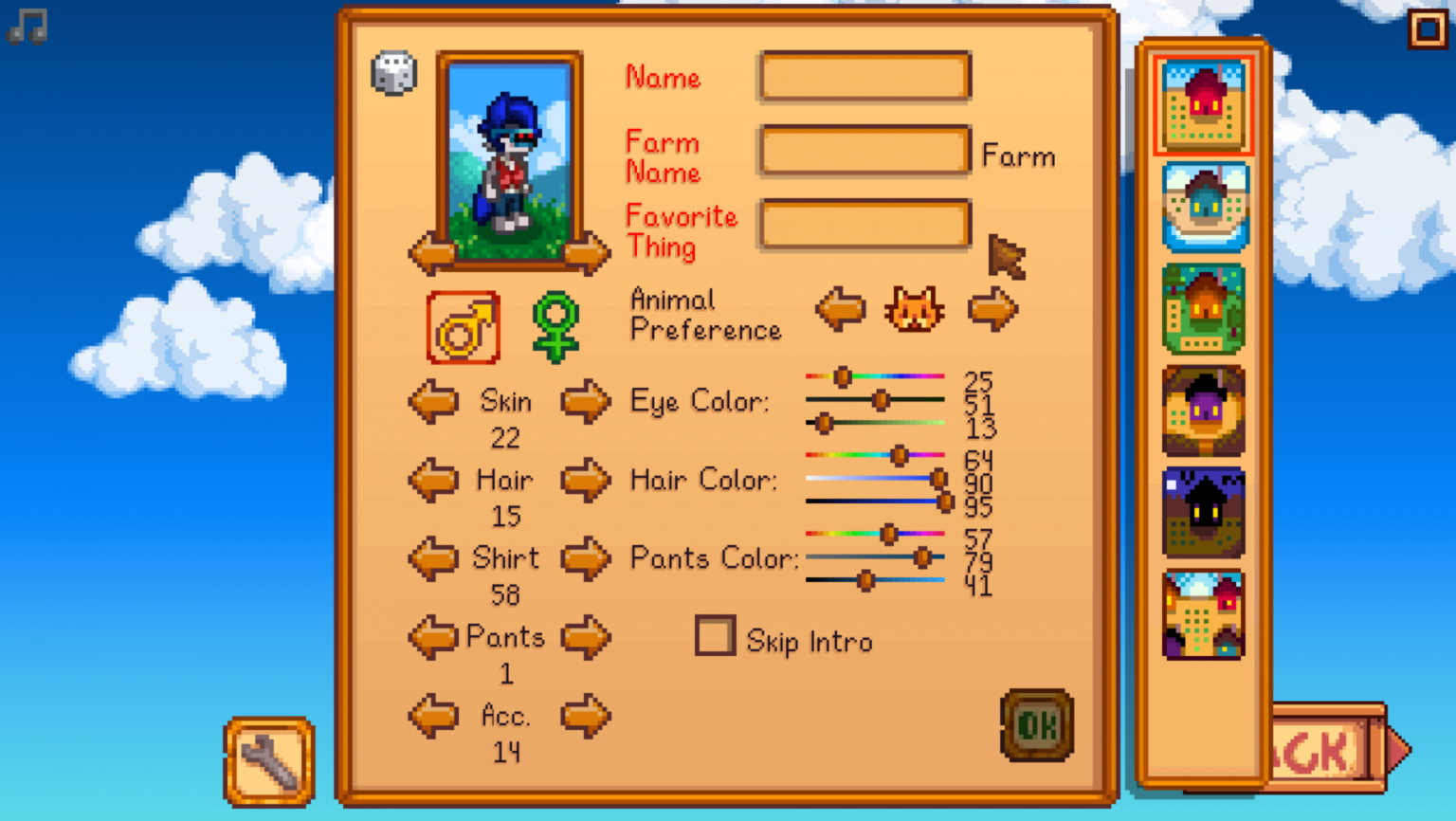Click the dice to randomize character
This screenshot has width=1456, height=821.
coord(394,74)
